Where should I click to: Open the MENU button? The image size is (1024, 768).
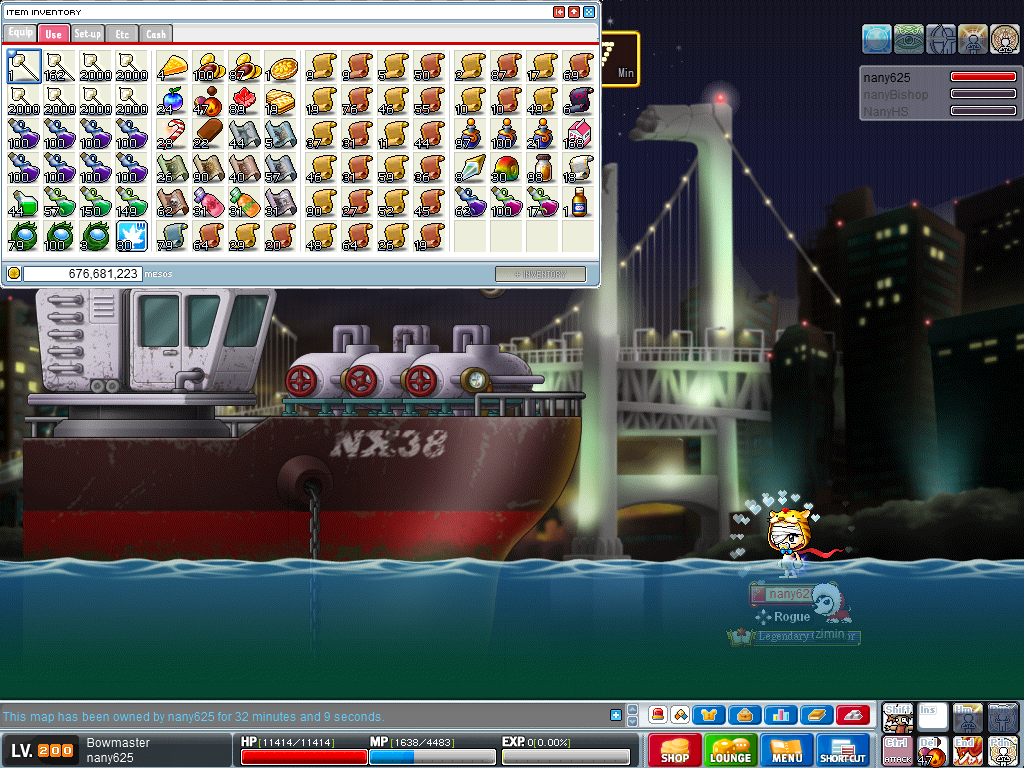pos(787,751)
